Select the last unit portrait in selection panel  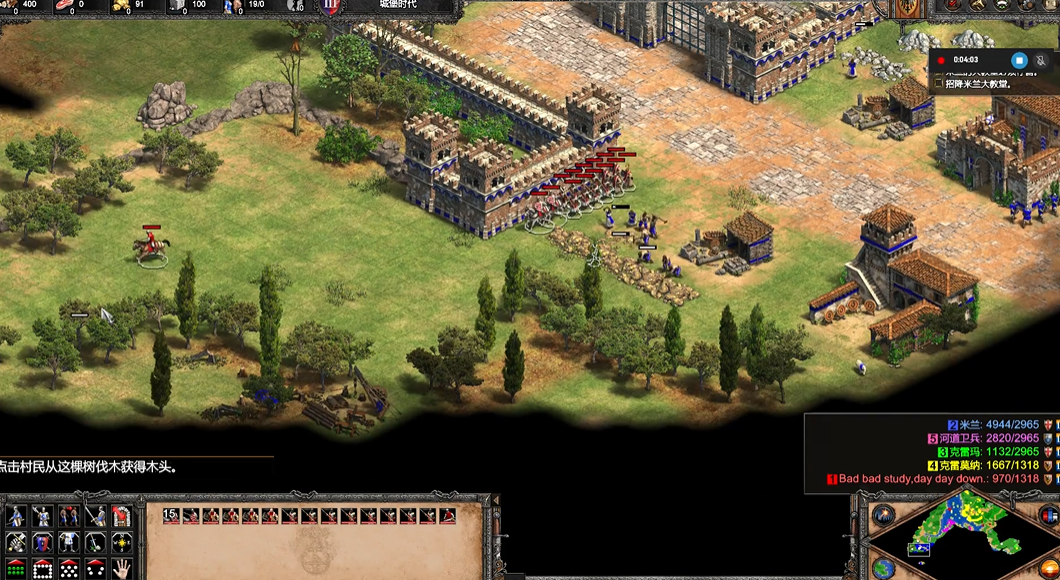click(447, 516)
